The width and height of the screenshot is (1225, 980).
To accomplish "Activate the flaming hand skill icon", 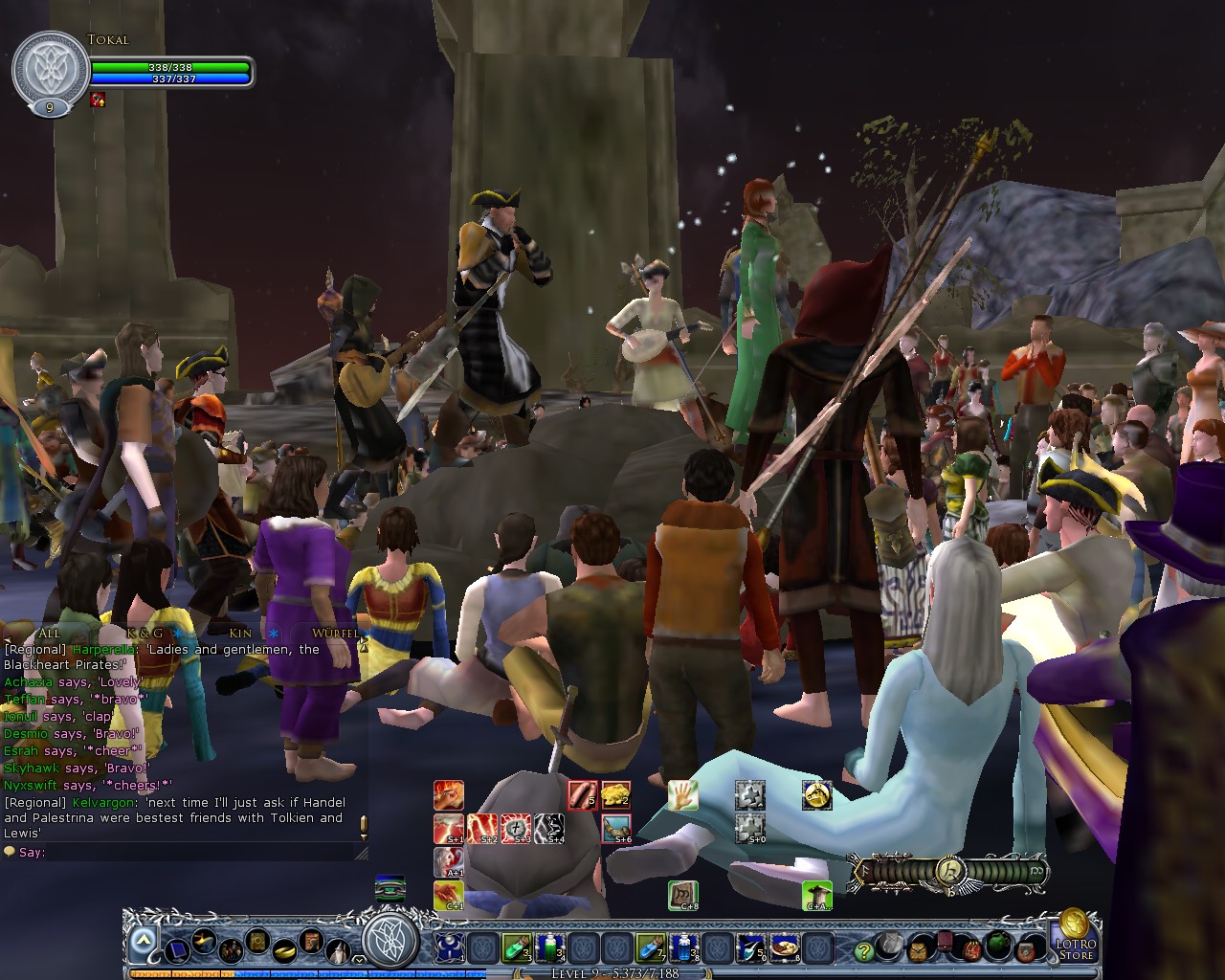I will click(447, 794).
